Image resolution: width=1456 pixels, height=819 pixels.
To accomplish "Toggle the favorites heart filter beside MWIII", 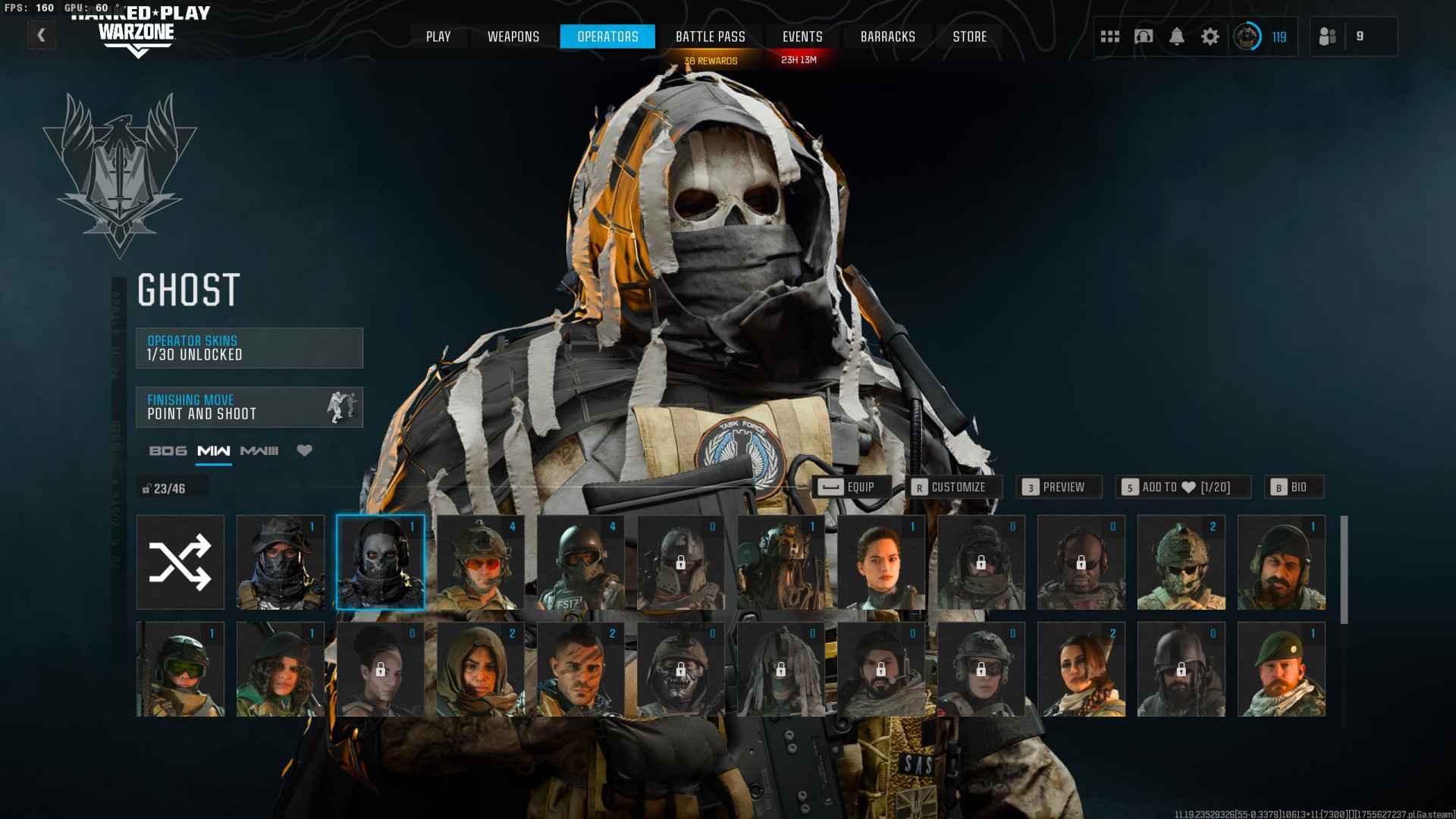I will [305, 450].
